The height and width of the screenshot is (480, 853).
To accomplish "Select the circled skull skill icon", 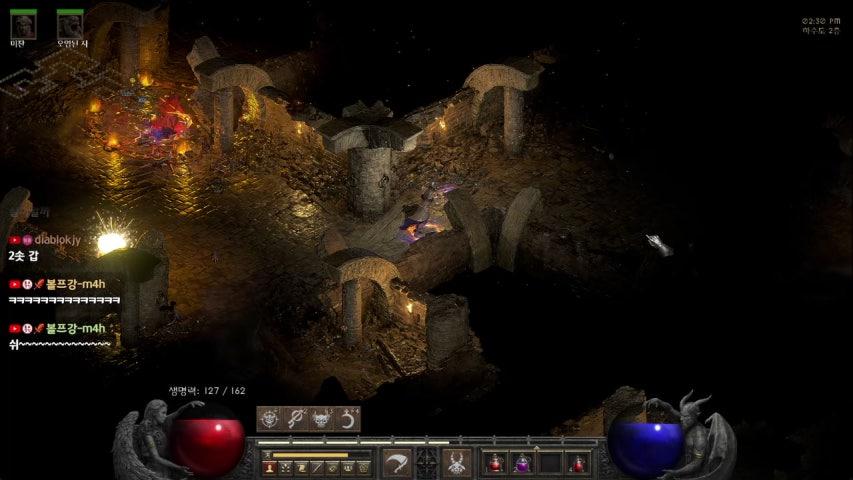I will (x=270, y=419).
